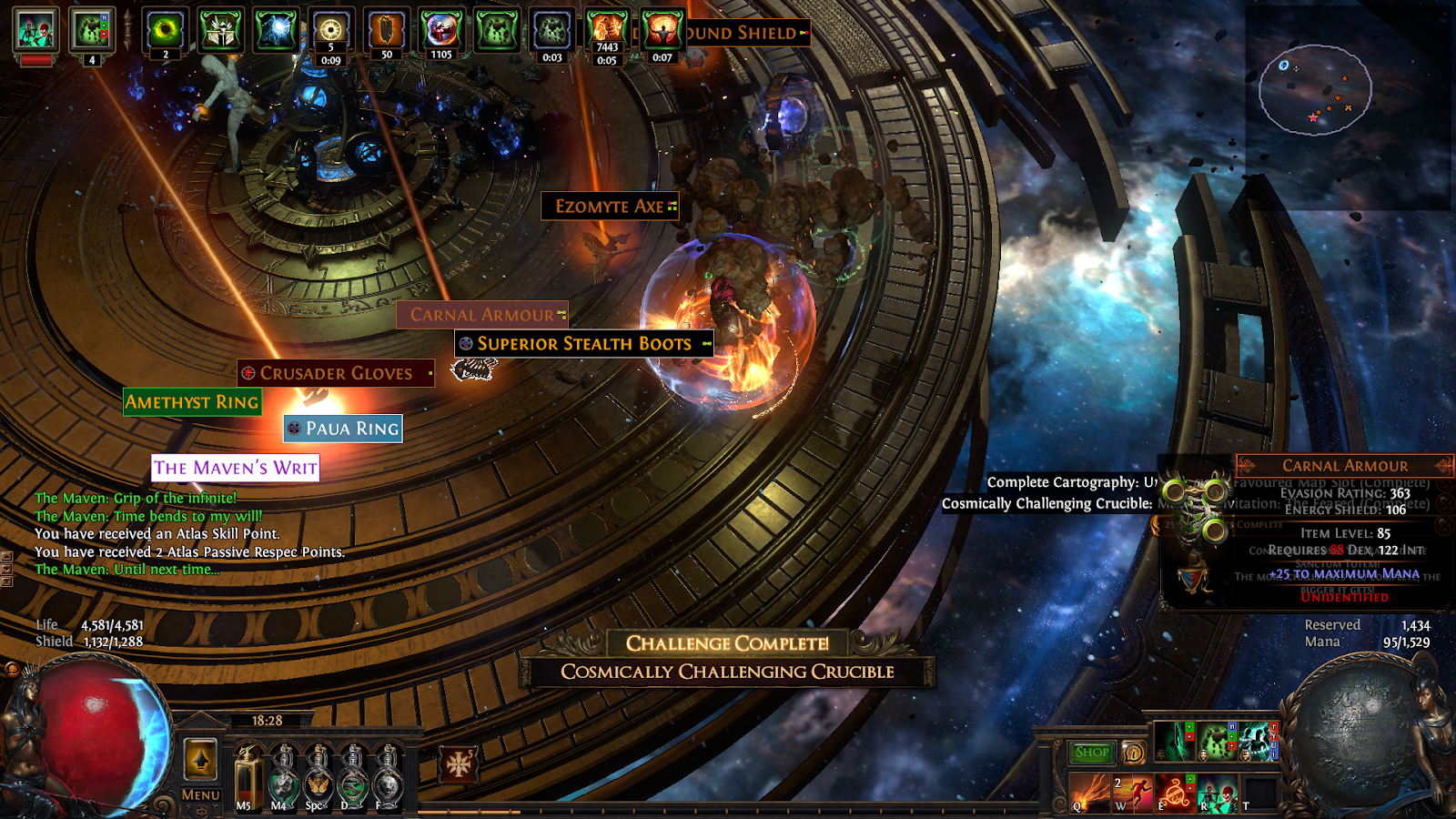Activate the fiery lightning skill on Q
1456x819 pixels.
1089,793
